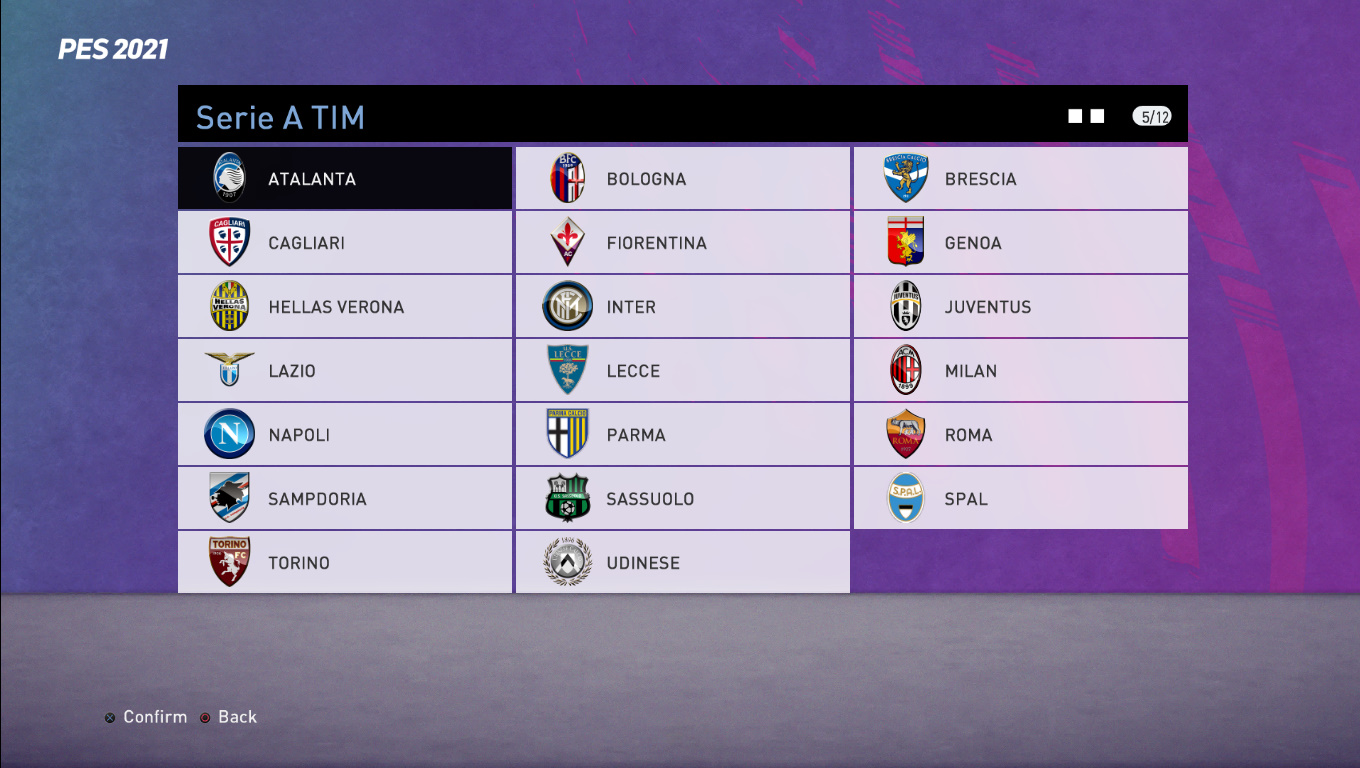
Task: Select the Udinese team entry
Action: (681, 562)
